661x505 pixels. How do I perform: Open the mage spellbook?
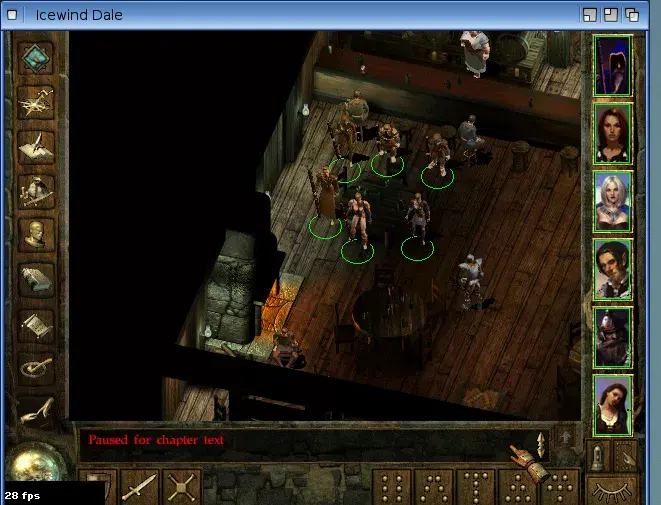(37, 279)
